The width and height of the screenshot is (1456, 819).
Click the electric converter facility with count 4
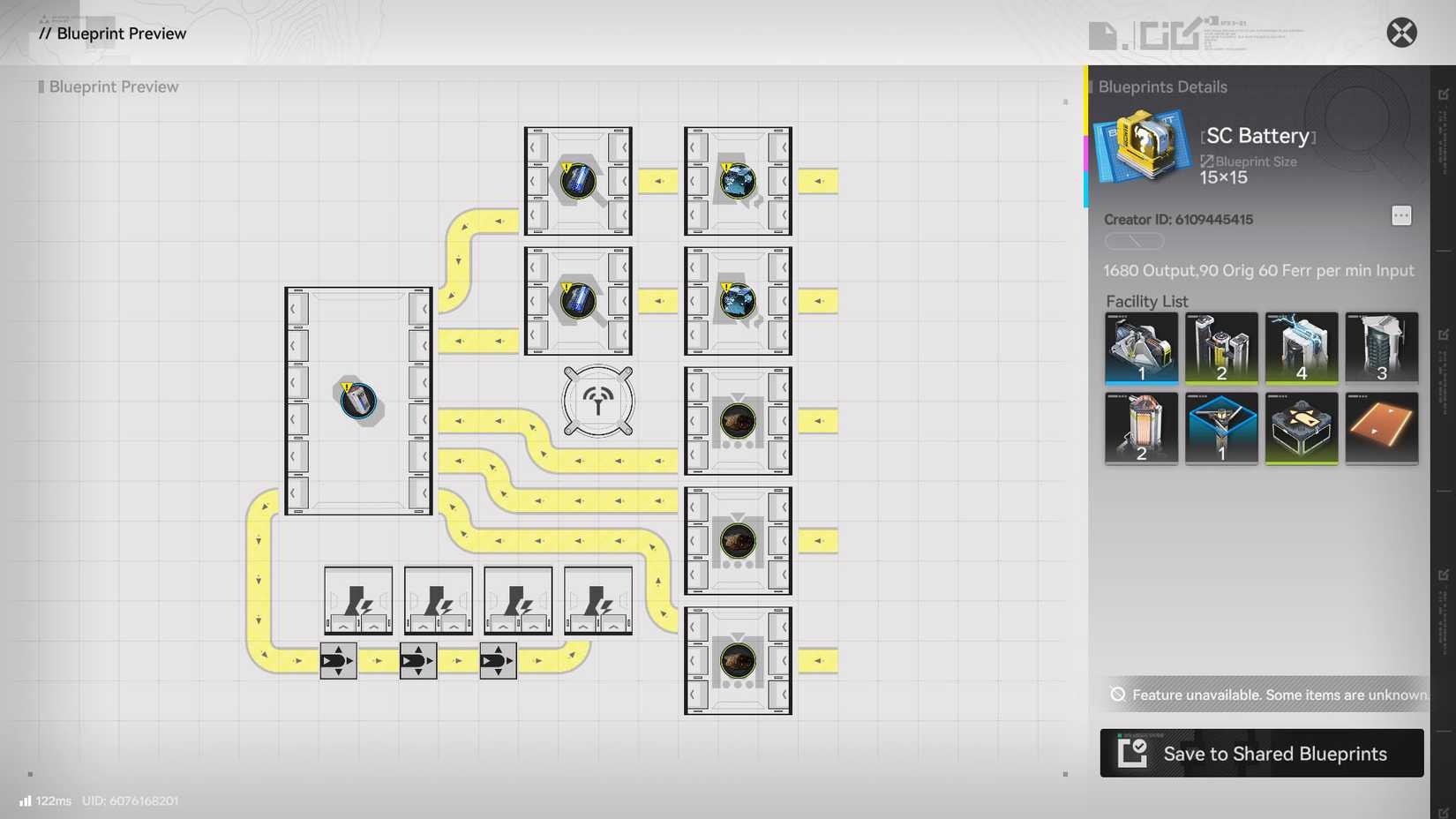click(x=1302, y=348)
